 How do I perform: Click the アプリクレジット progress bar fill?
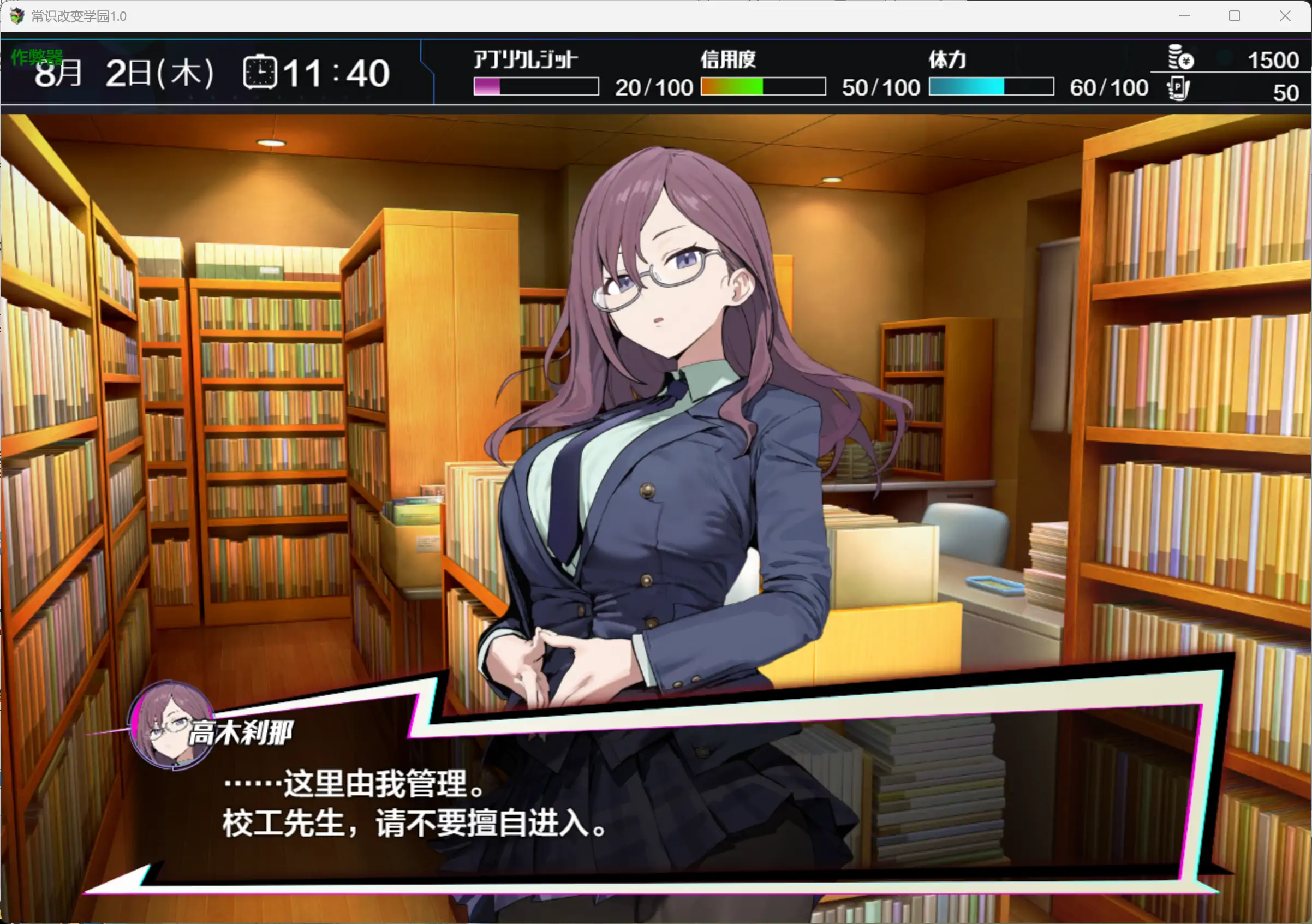(x=486, y=87)
